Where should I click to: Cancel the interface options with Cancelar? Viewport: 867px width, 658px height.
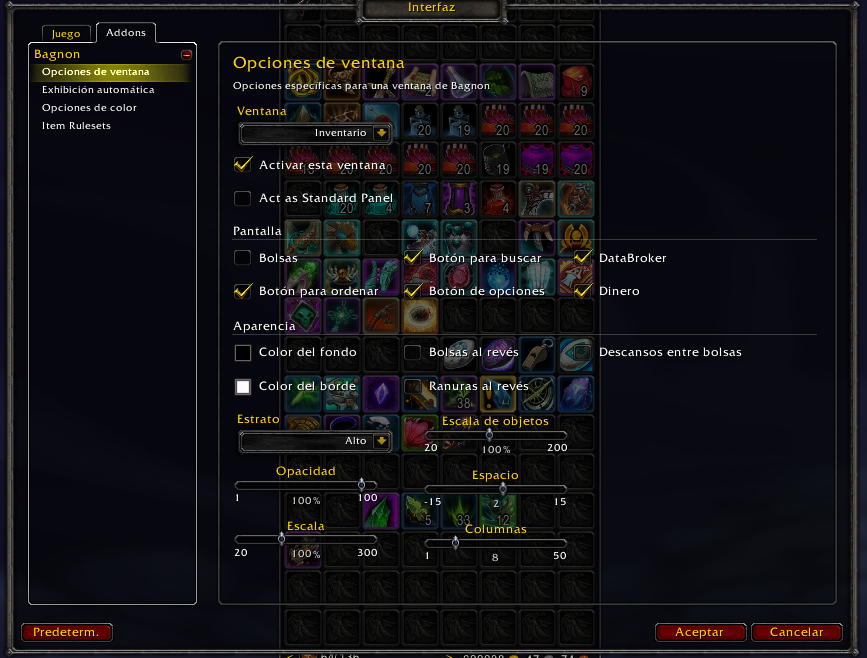[797, 632]
